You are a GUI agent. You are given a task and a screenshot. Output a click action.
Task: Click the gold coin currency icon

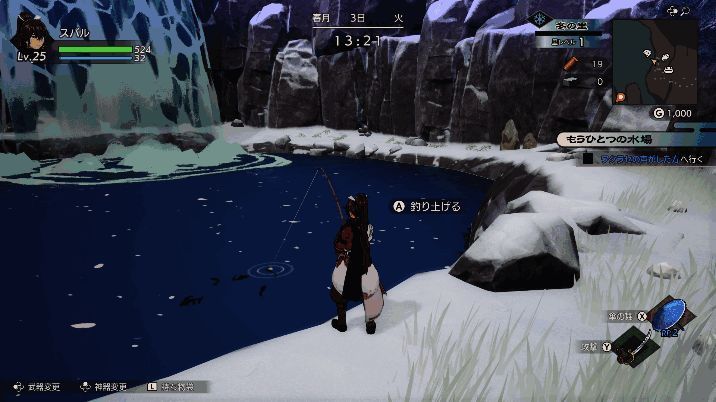[657, 113]
